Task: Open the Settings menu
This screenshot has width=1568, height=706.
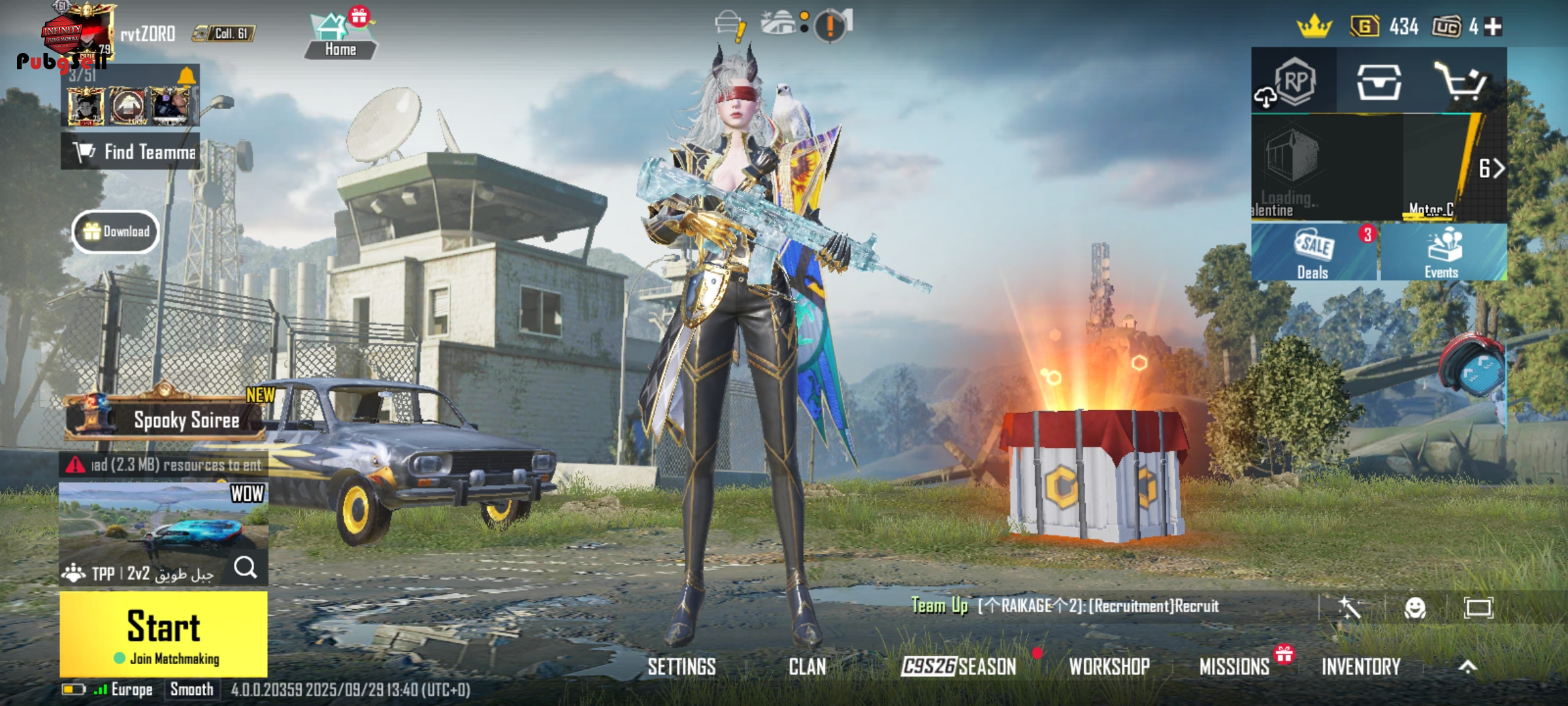Action: 681,667
